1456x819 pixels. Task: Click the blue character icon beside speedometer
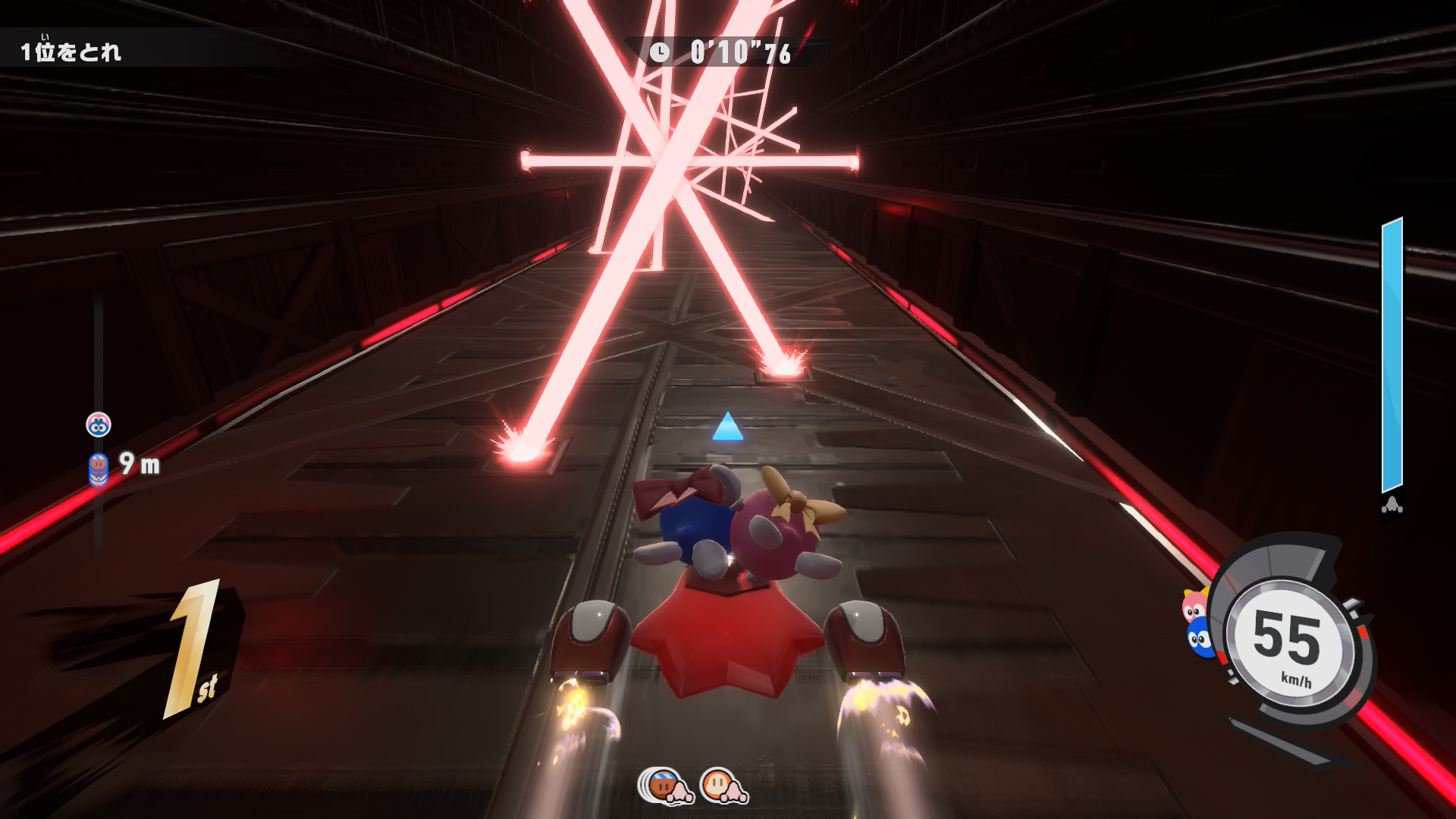click(1200, 639)
